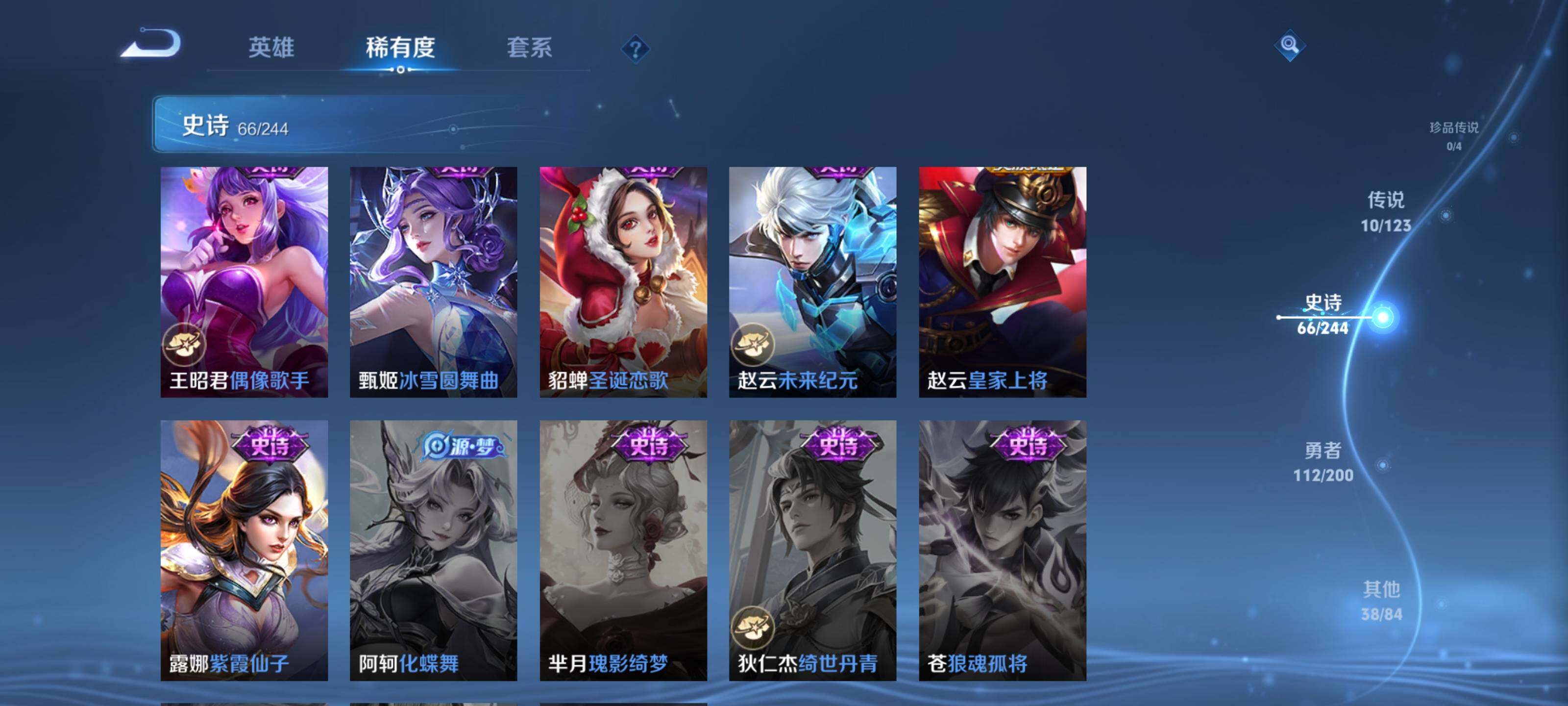View the 貂蝉 圣诞恋歌 skin card
1568x706 pixels.
point(623,282)
